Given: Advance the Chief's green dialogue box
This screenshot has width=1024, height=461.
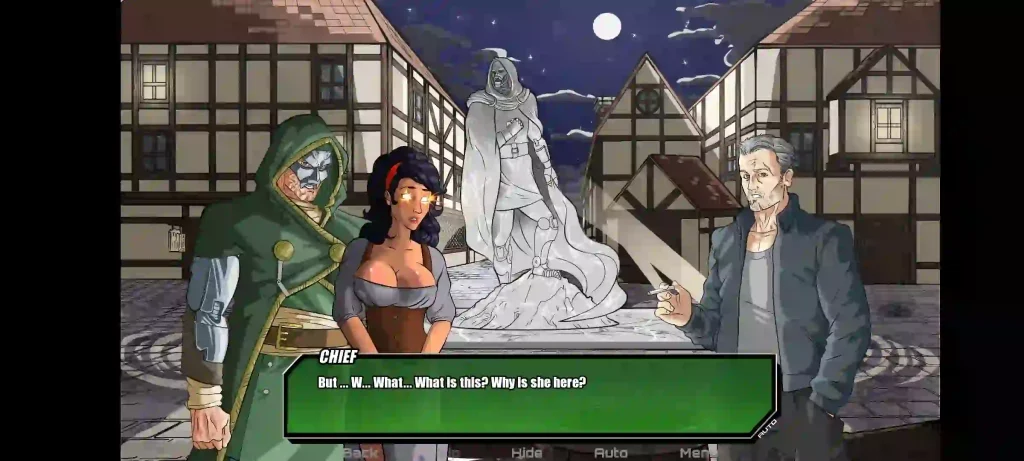Looking at the screenshot, I should (530, 396).
